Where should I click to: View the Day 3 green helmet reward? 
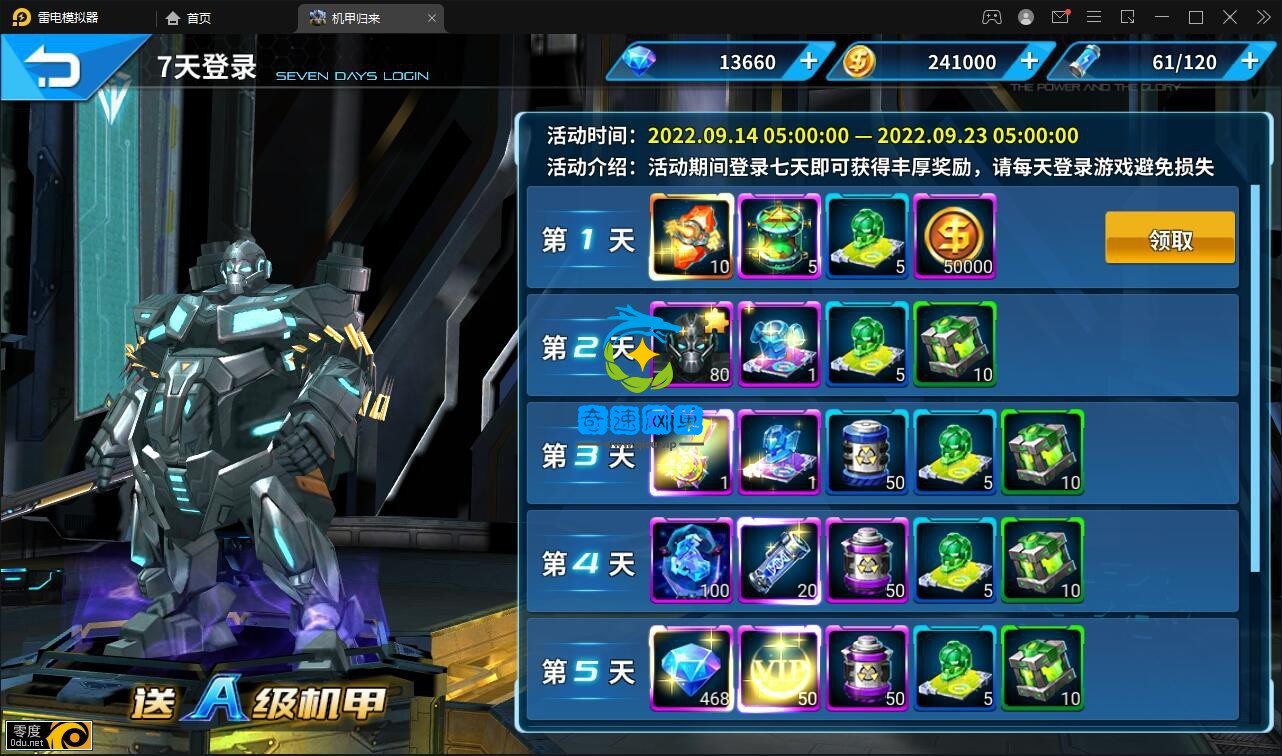[x=955, y=453]
